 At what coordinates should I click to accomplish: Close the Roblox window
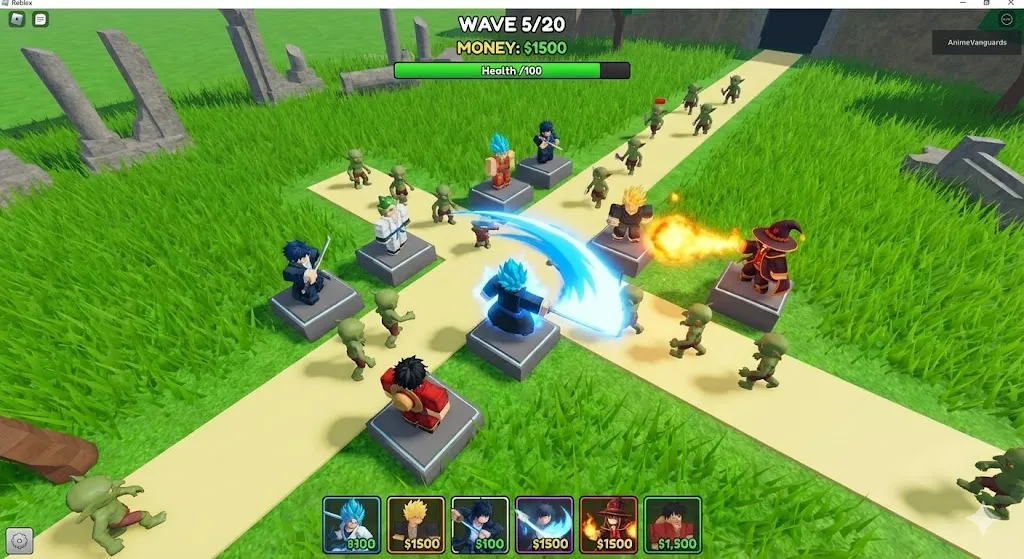pyautogui.click(x=1013, y=3)
